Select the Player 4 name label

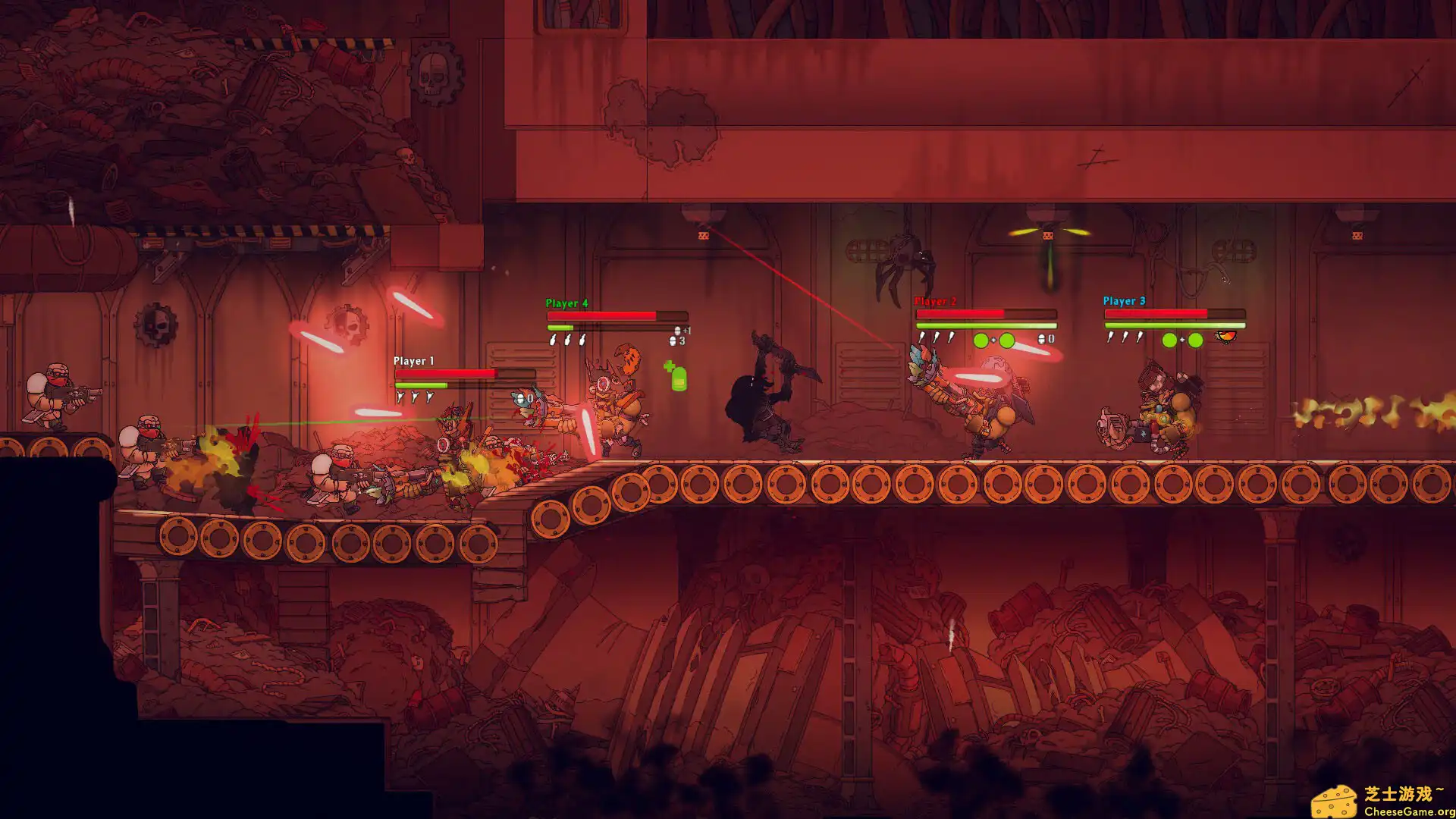[566, 303]
